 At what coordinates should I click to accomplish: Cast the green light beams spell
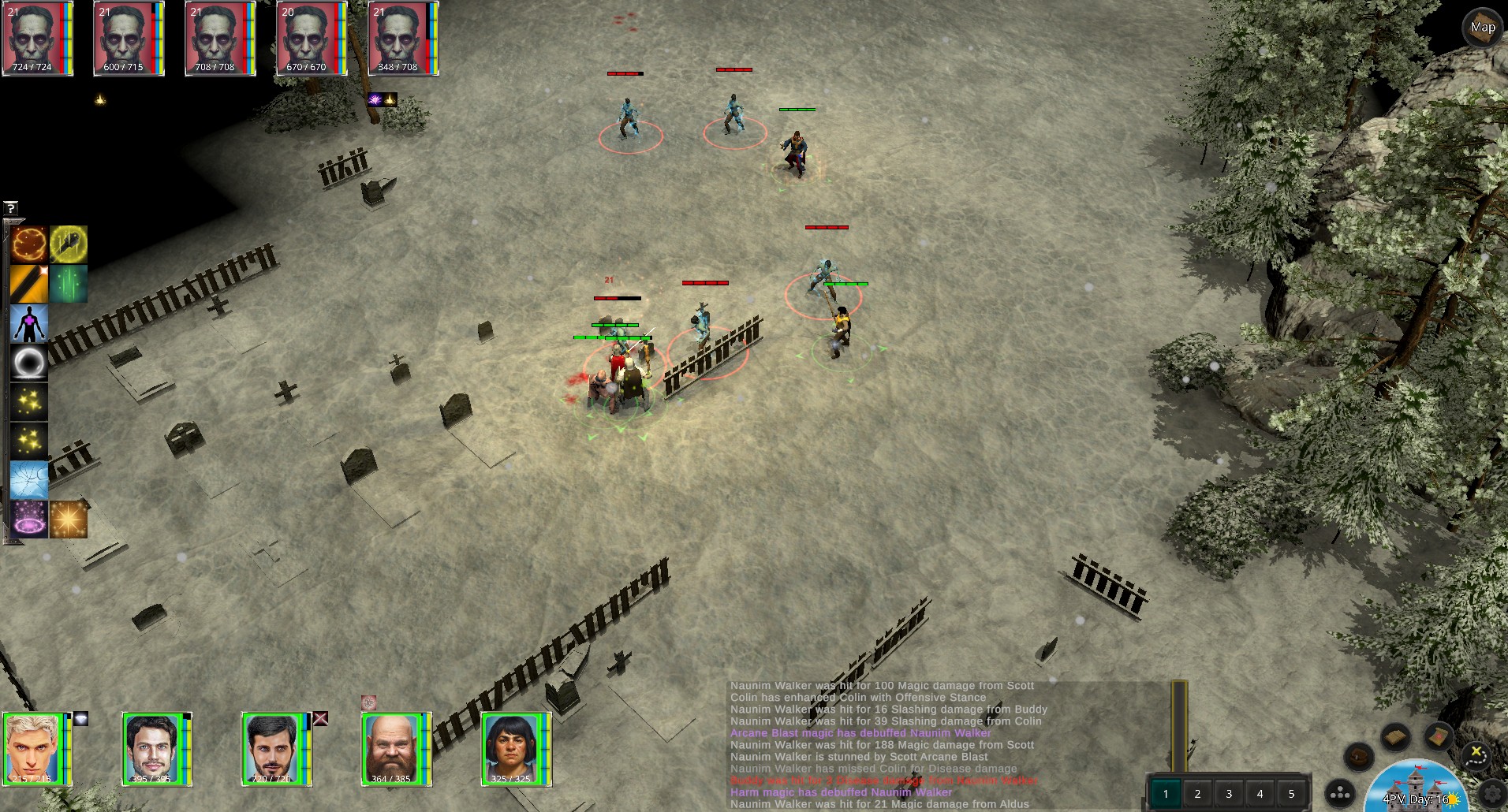tap(69, 284)
